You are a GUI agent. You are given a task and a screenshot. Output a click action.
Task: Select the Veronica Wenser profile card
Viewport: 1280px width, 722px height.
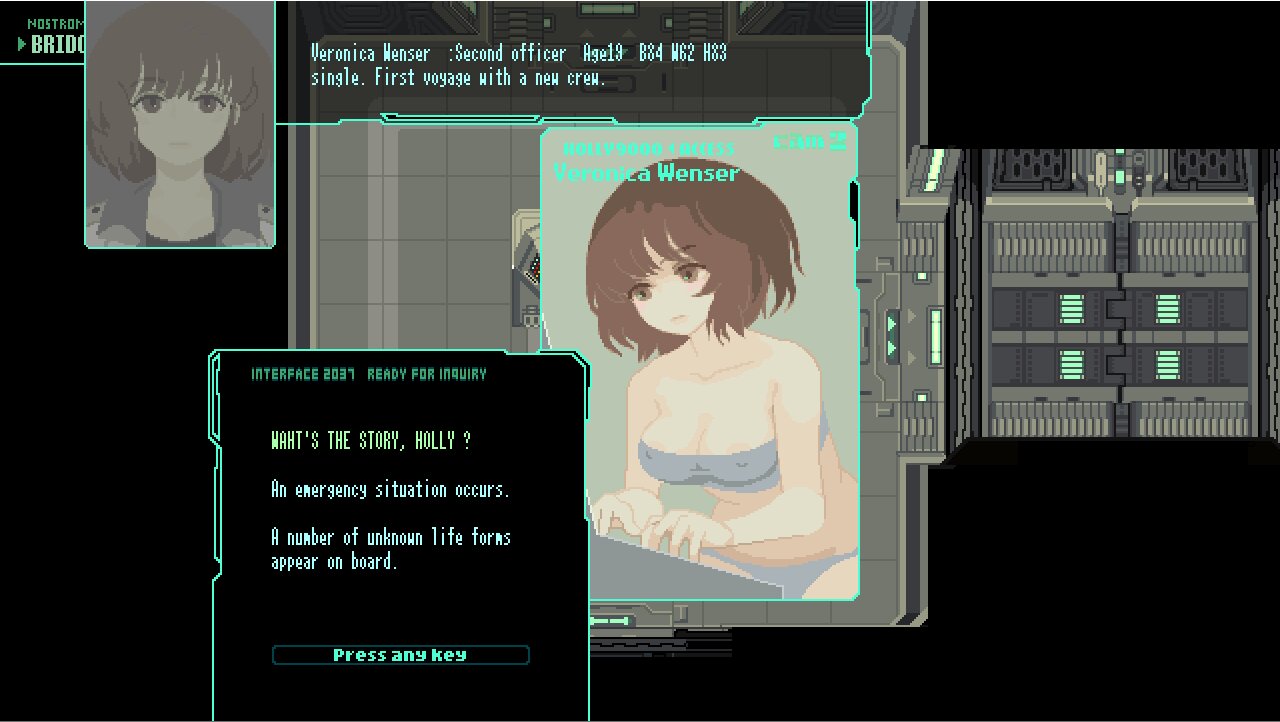tap(700, 365)
